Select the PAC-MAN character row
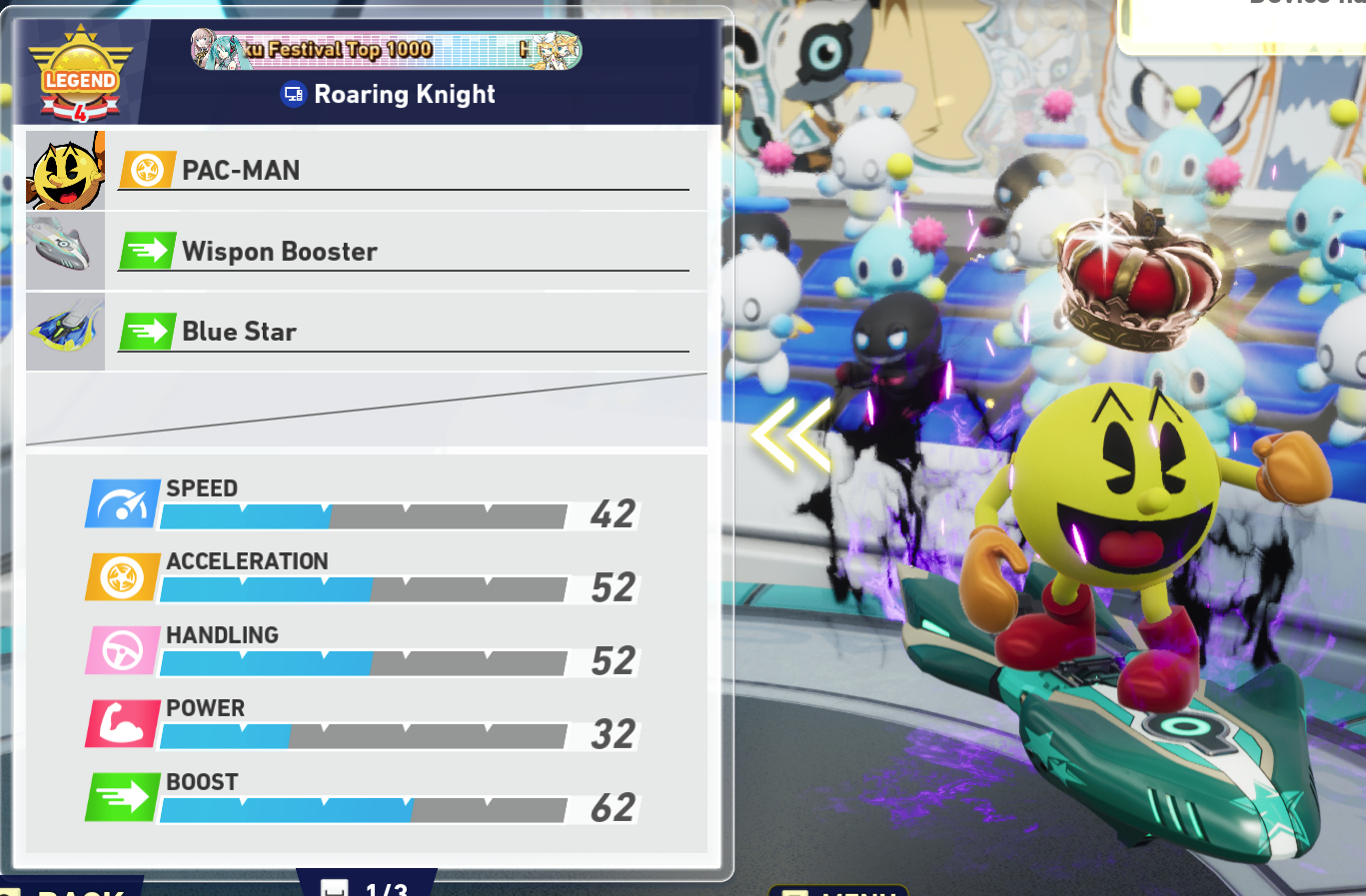 [366, 171]
